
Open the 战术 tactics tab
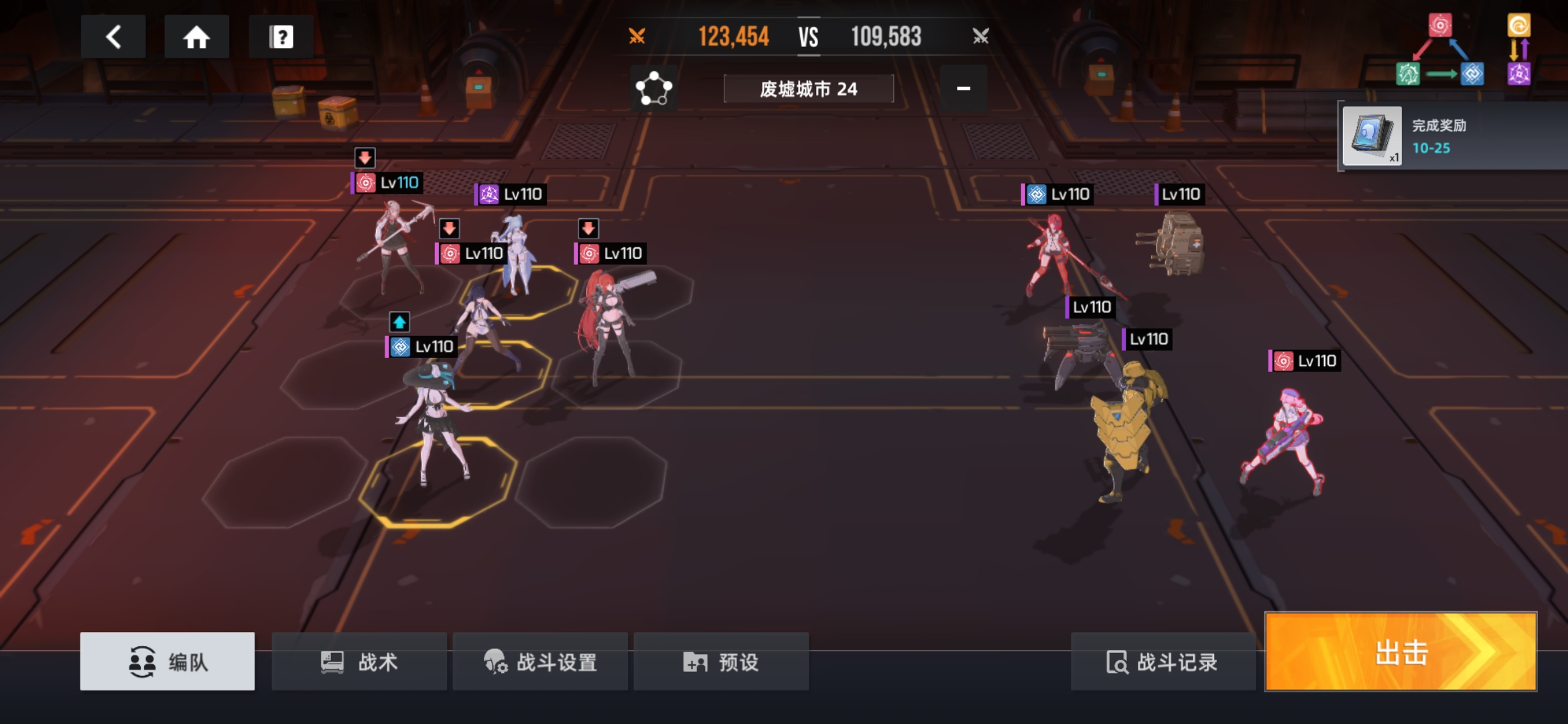click(359, 662)
